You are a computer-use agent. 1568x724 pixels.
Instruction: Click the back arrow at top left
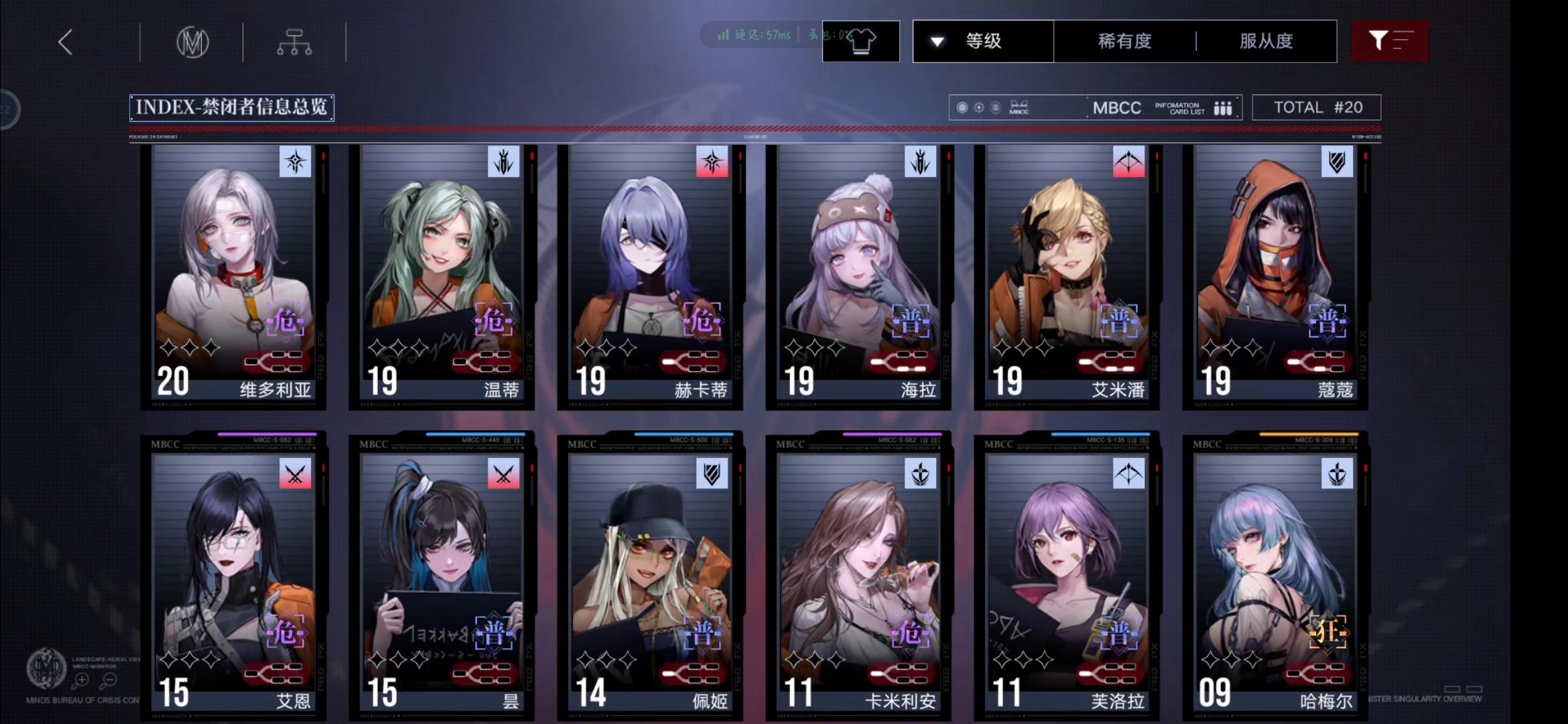[x=65, y=41]
